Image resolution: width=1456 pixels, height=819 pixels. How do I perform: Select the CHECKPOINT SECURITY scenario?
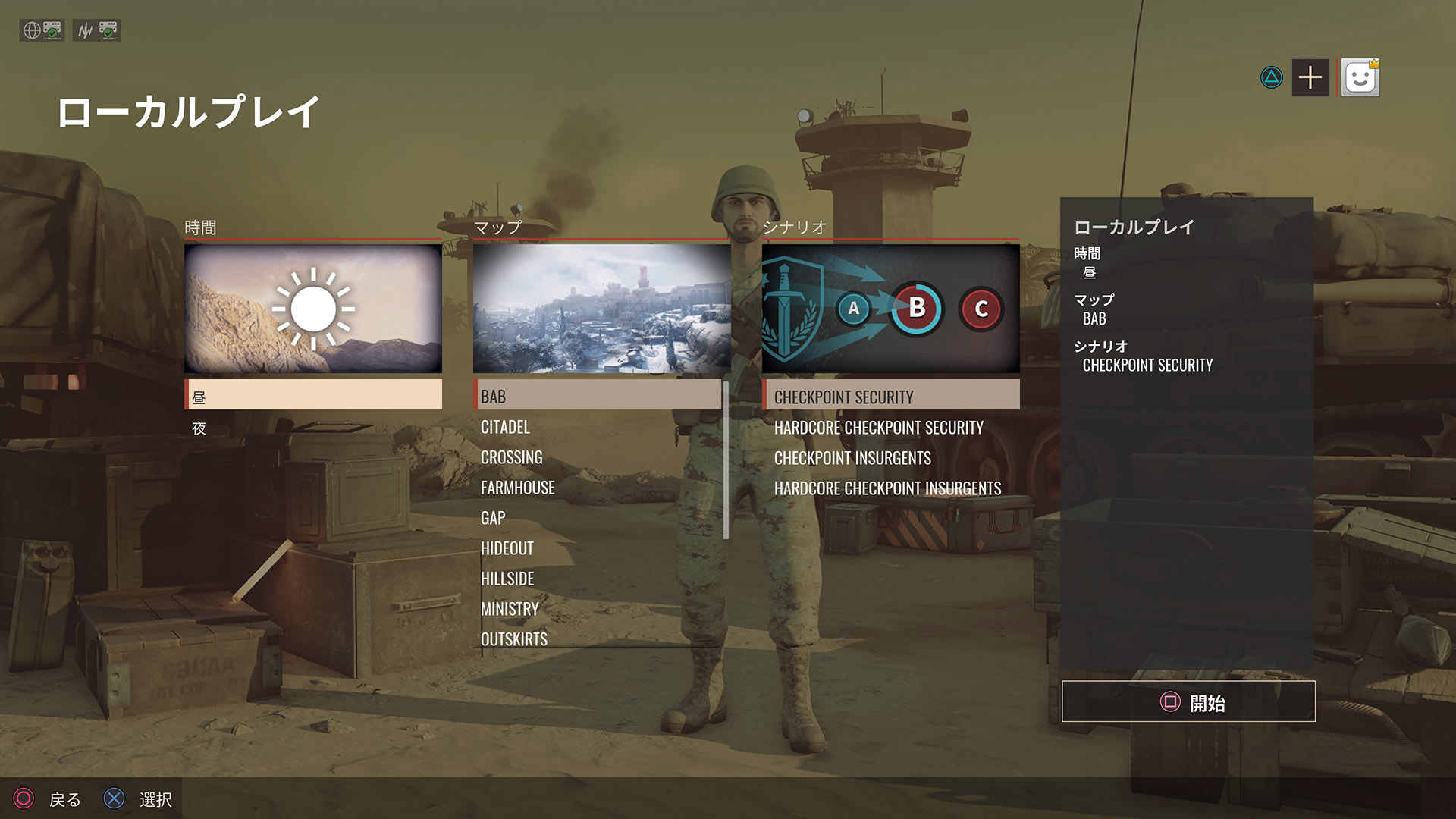click(x=890, y=397)
